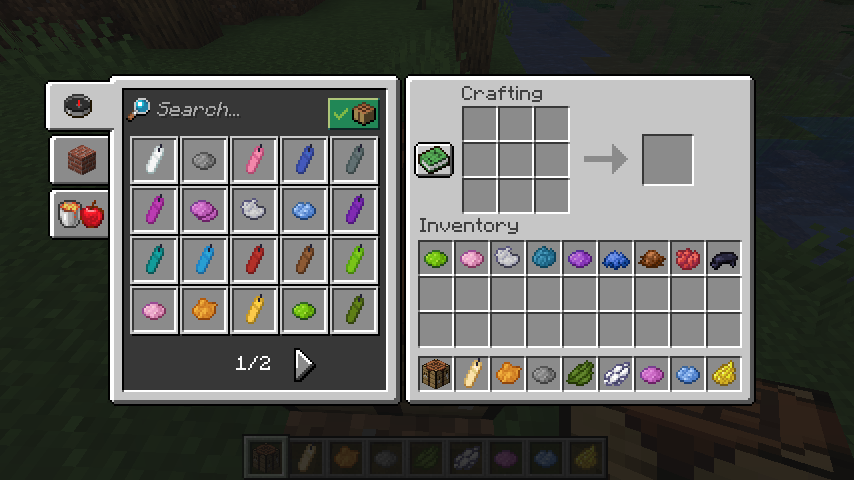Viewport: 854px width, 480px height.
Task: Select the blue candle recipe
Action: click(305, 160)
